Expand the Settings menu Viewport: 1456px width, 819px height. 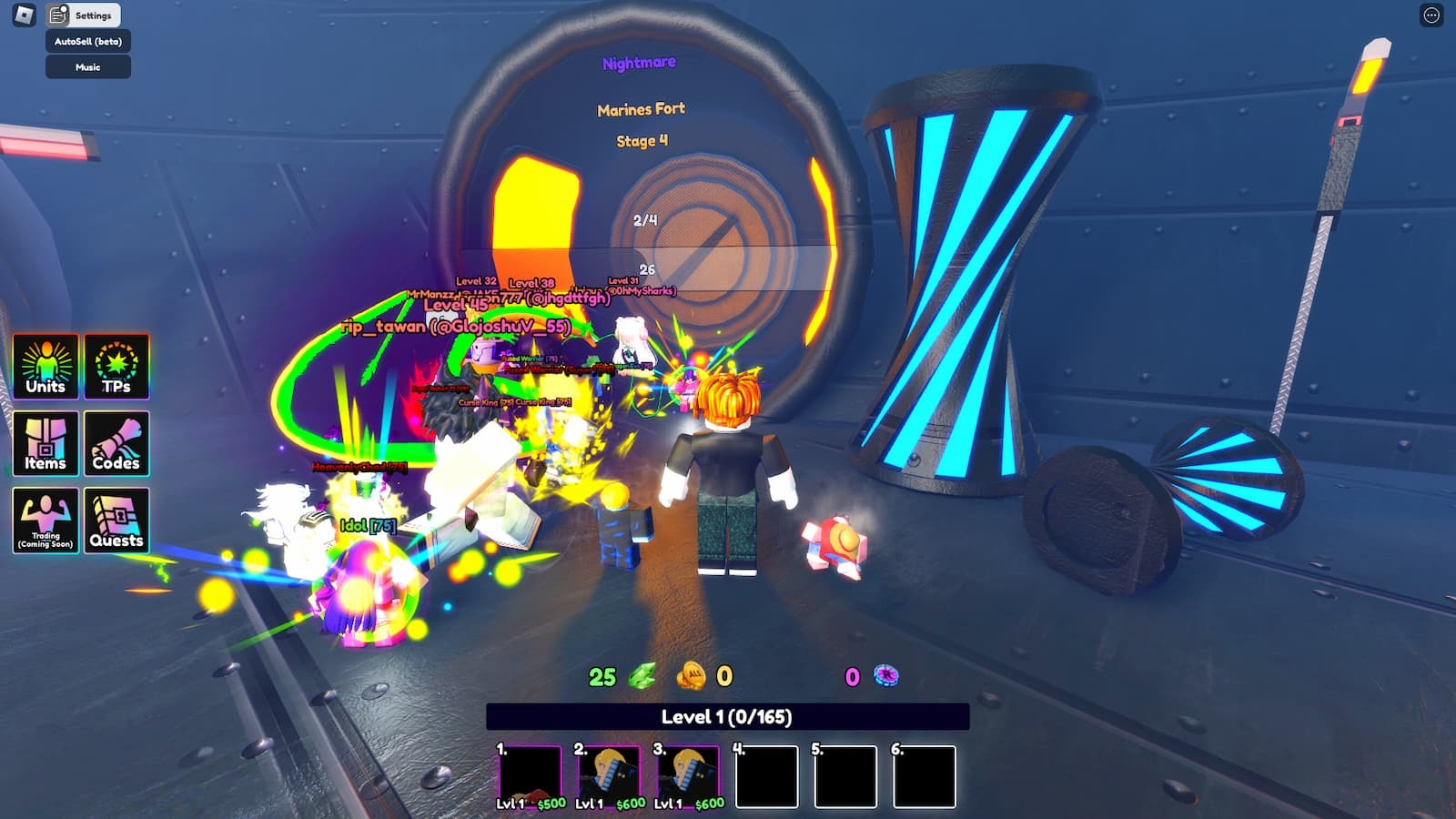94,15
